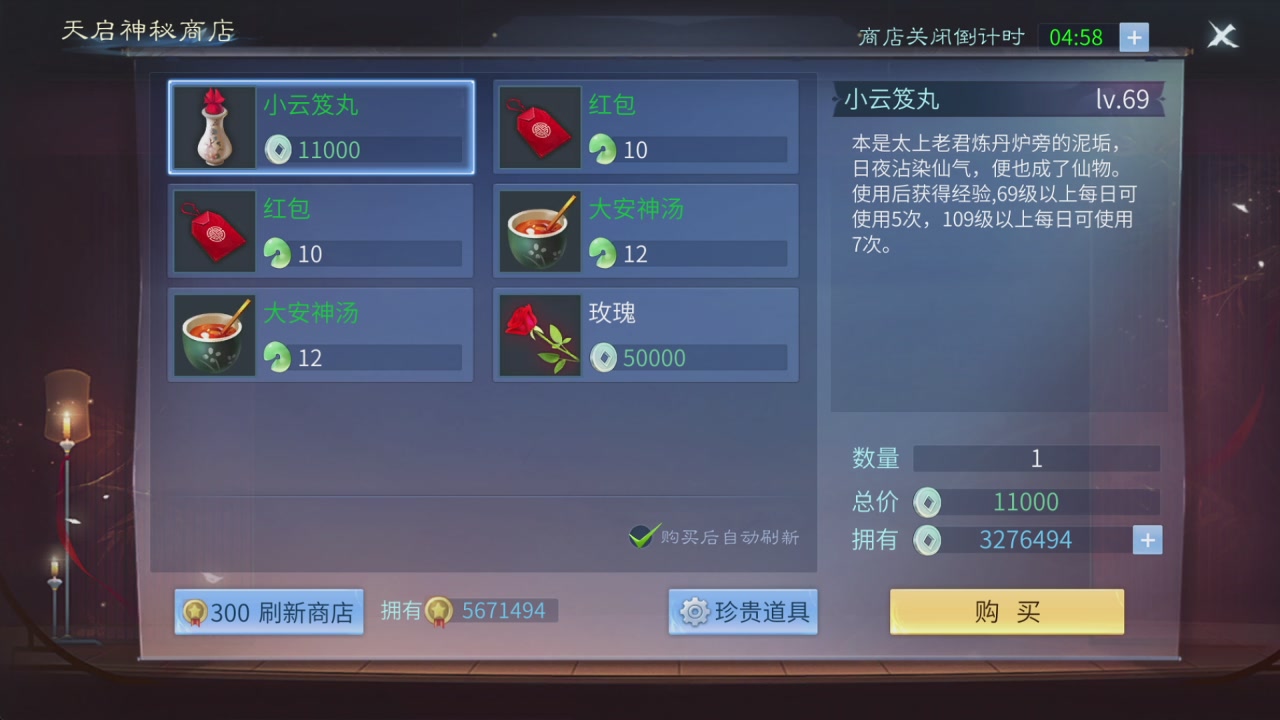Select the 小云笈丸 vase item icon
Screen dimensions: 1280x720
point(213,128)
